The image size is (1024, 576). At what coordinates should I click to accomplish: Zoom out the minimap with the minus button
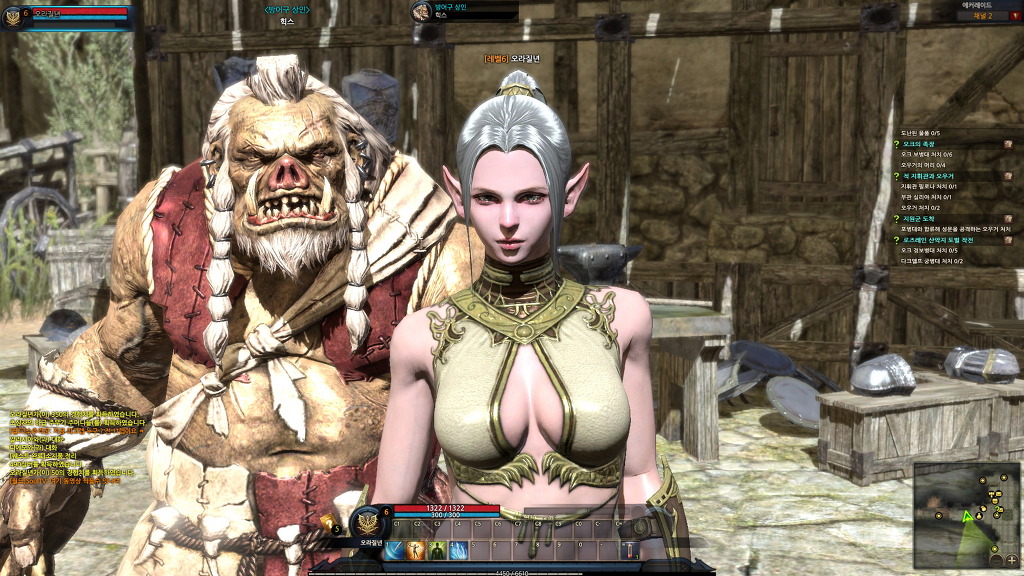tap(997, 560)
